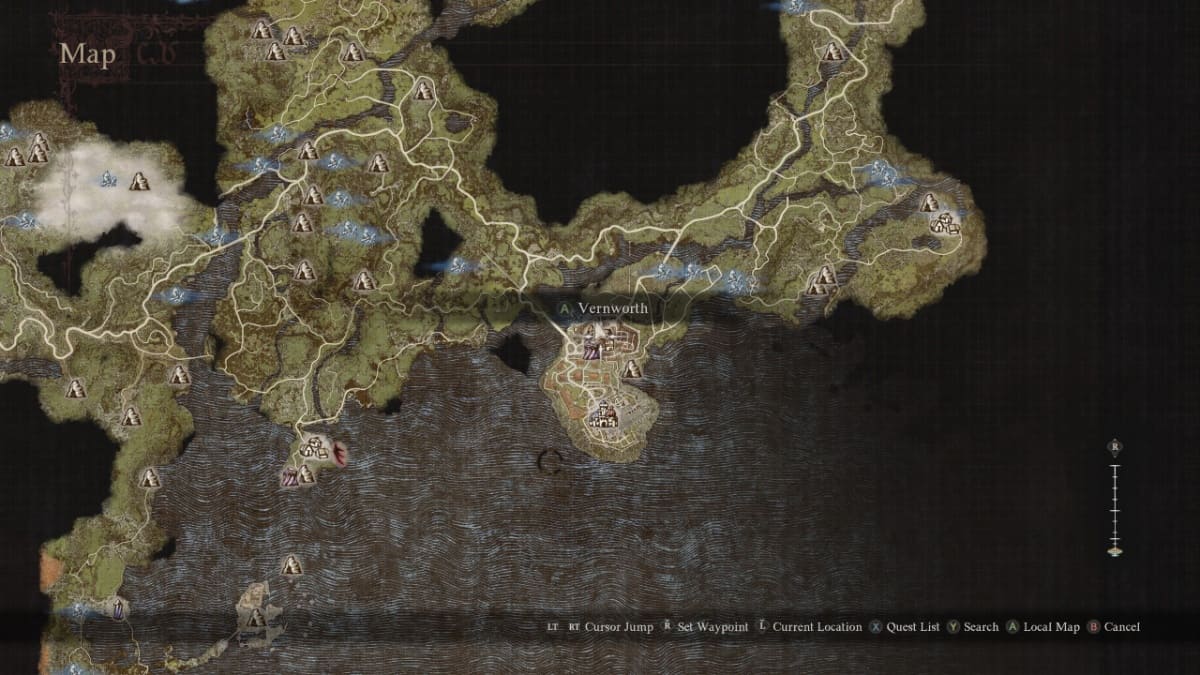1200x675 pixels.
Task: Click the cave marker on the white cloud
Action: tap(138, 181)
